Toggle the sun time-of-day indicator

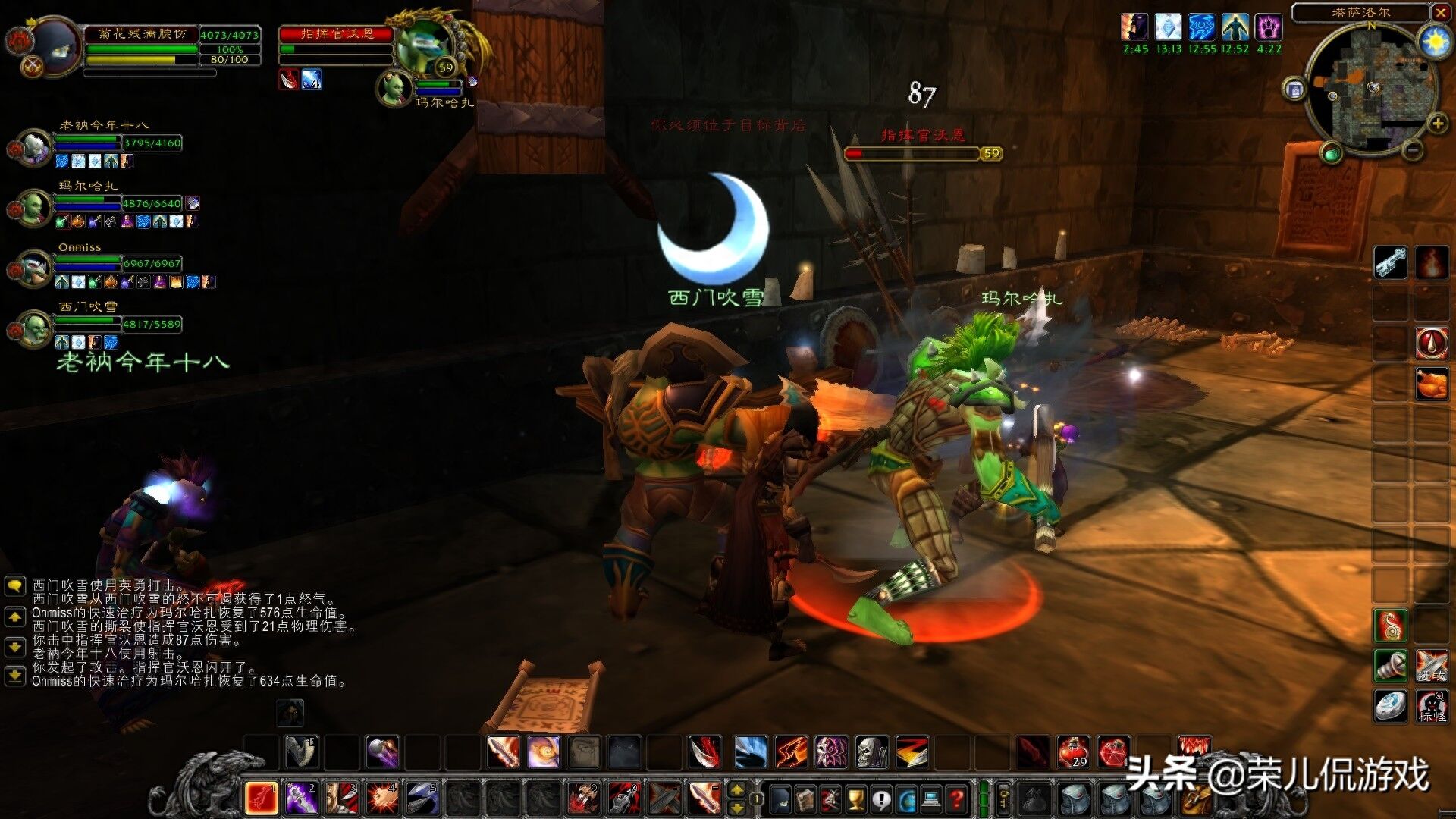1436,42
